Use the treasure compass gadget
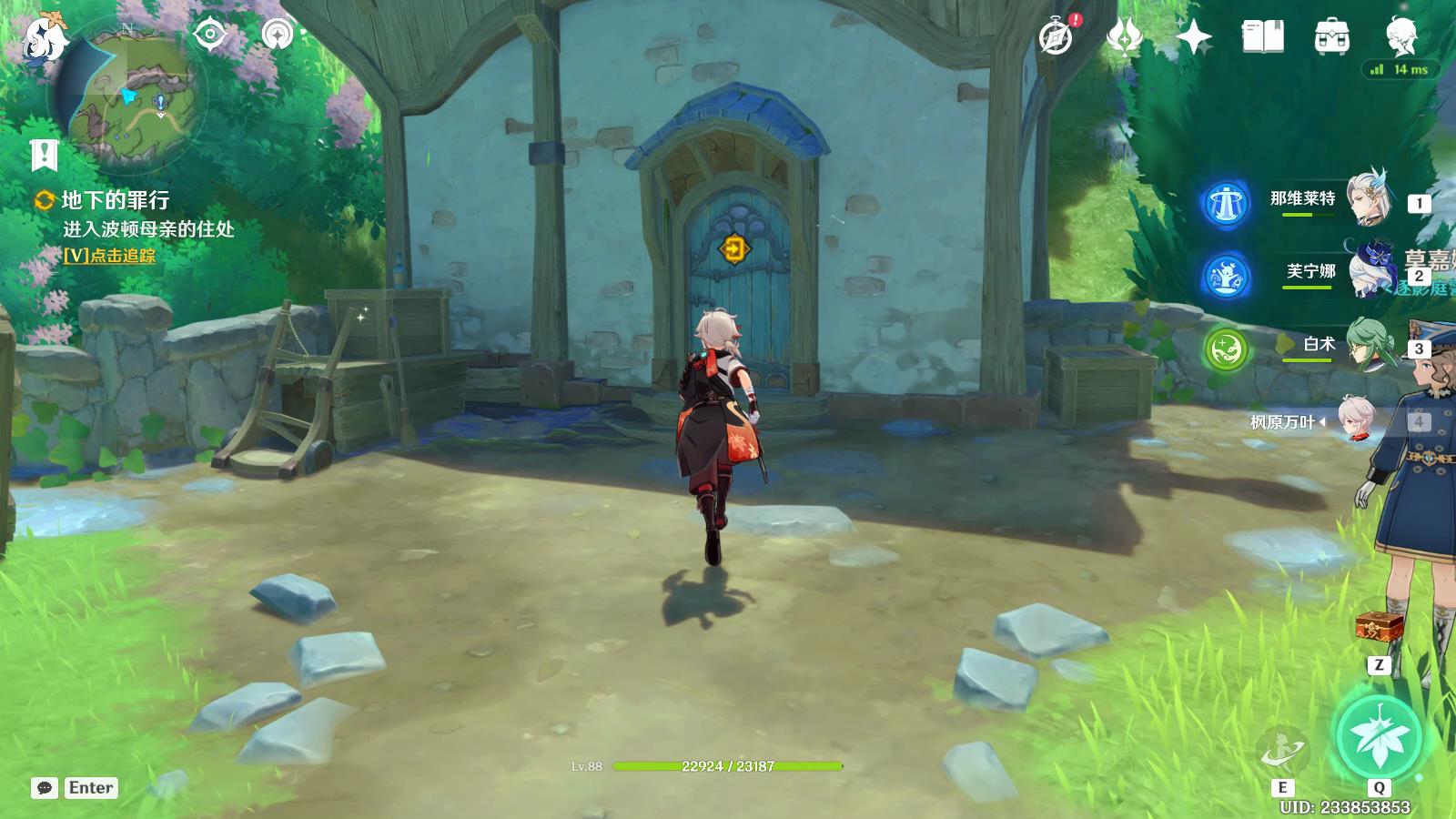Image resolution: width=1456 pixels, height=819 pixels. (1379, 628)
